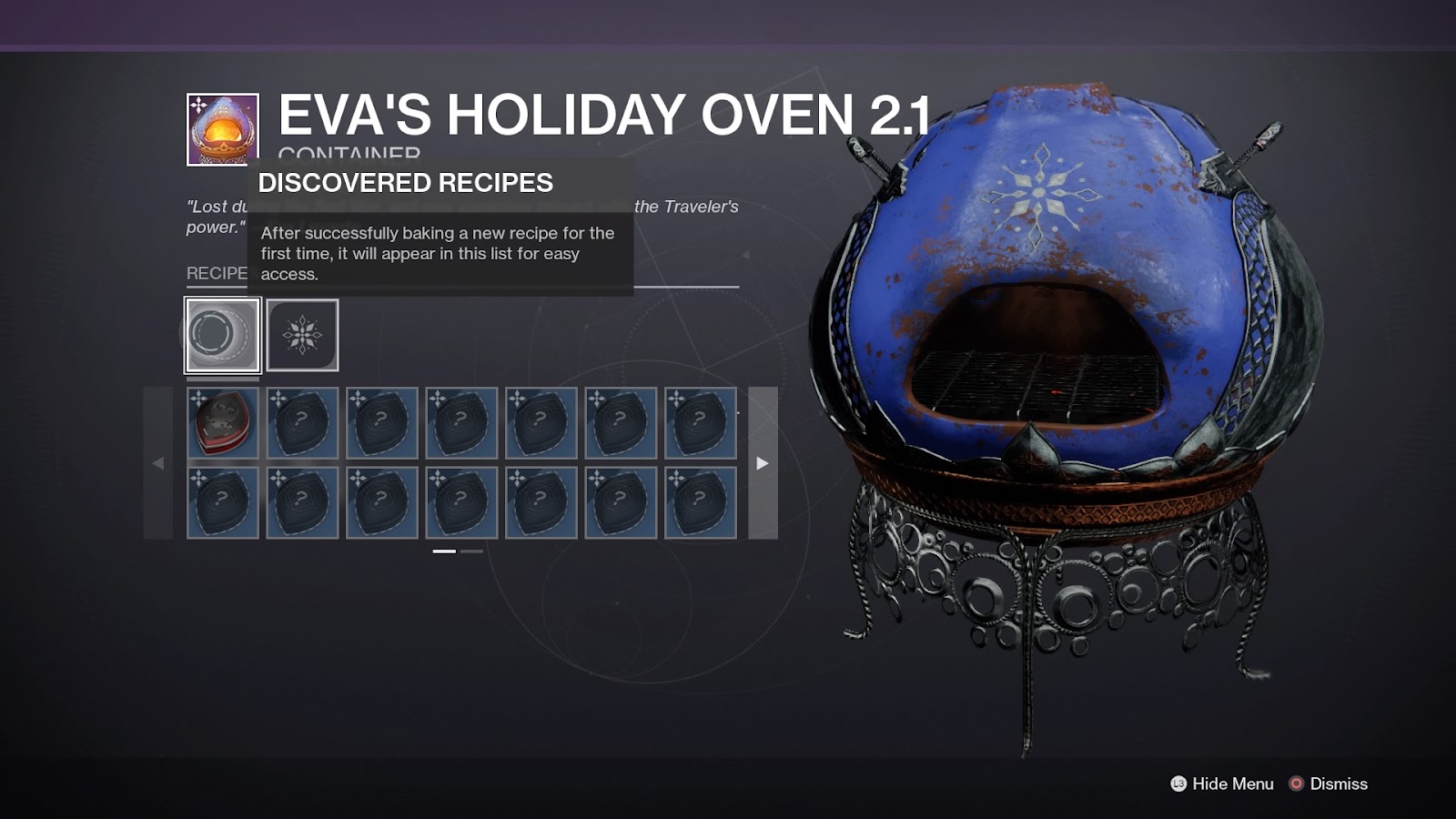The height and width of the screenshot is (819, 1456).
Task: Open the next page of recipes
Action: [x=761, y=464]
